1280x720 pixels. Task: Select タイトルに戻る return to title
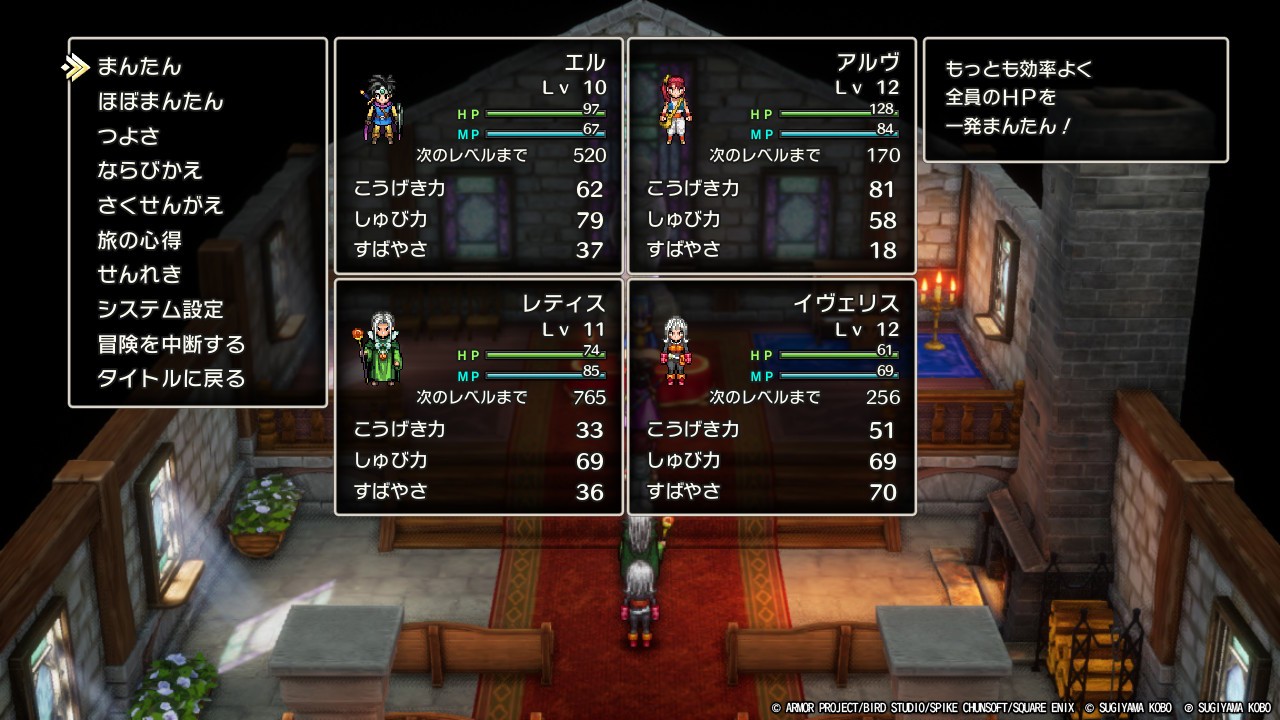point(171,379)
